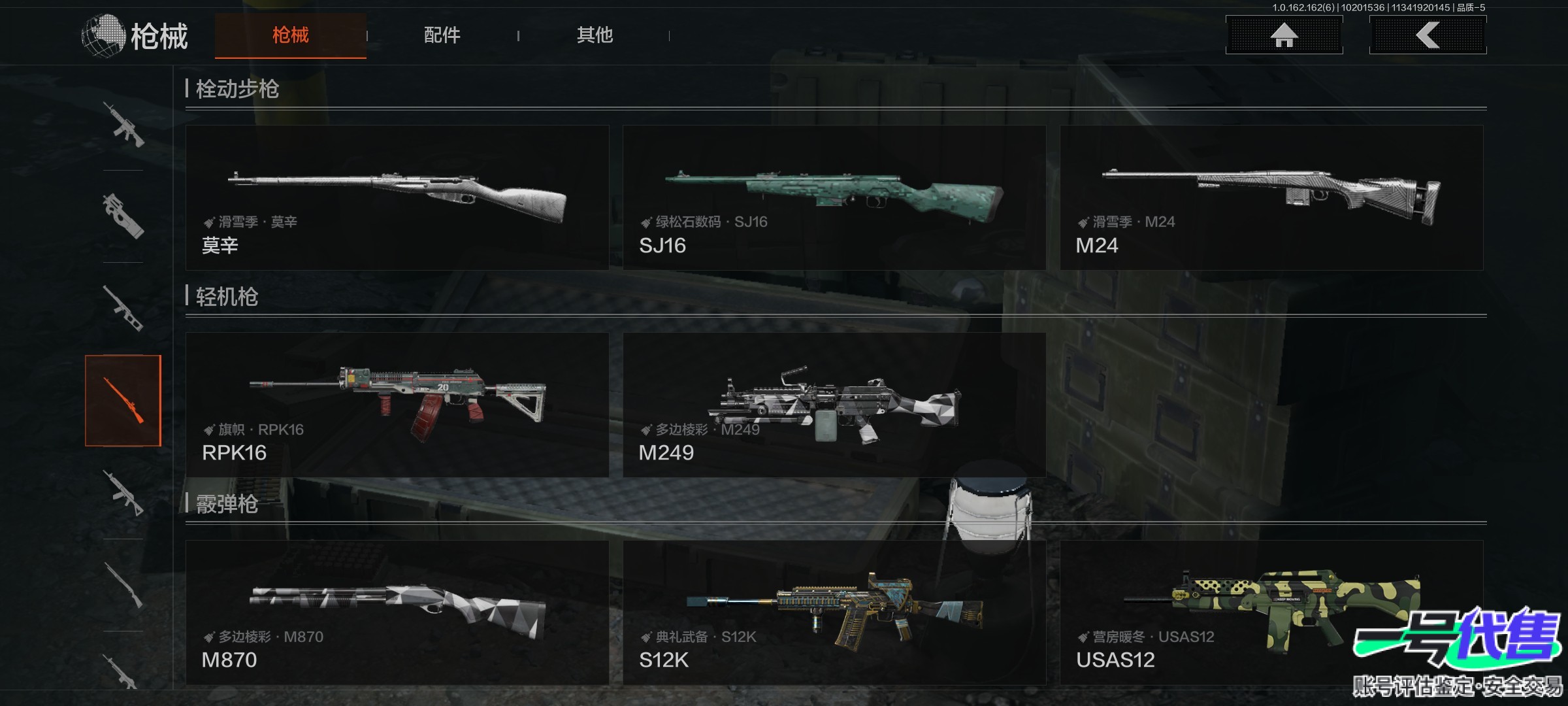The height and width of the screenshot is (706, 1568).
Task: Choose the SJ16 turquoise rifle
Action: (x=834, y=197)
